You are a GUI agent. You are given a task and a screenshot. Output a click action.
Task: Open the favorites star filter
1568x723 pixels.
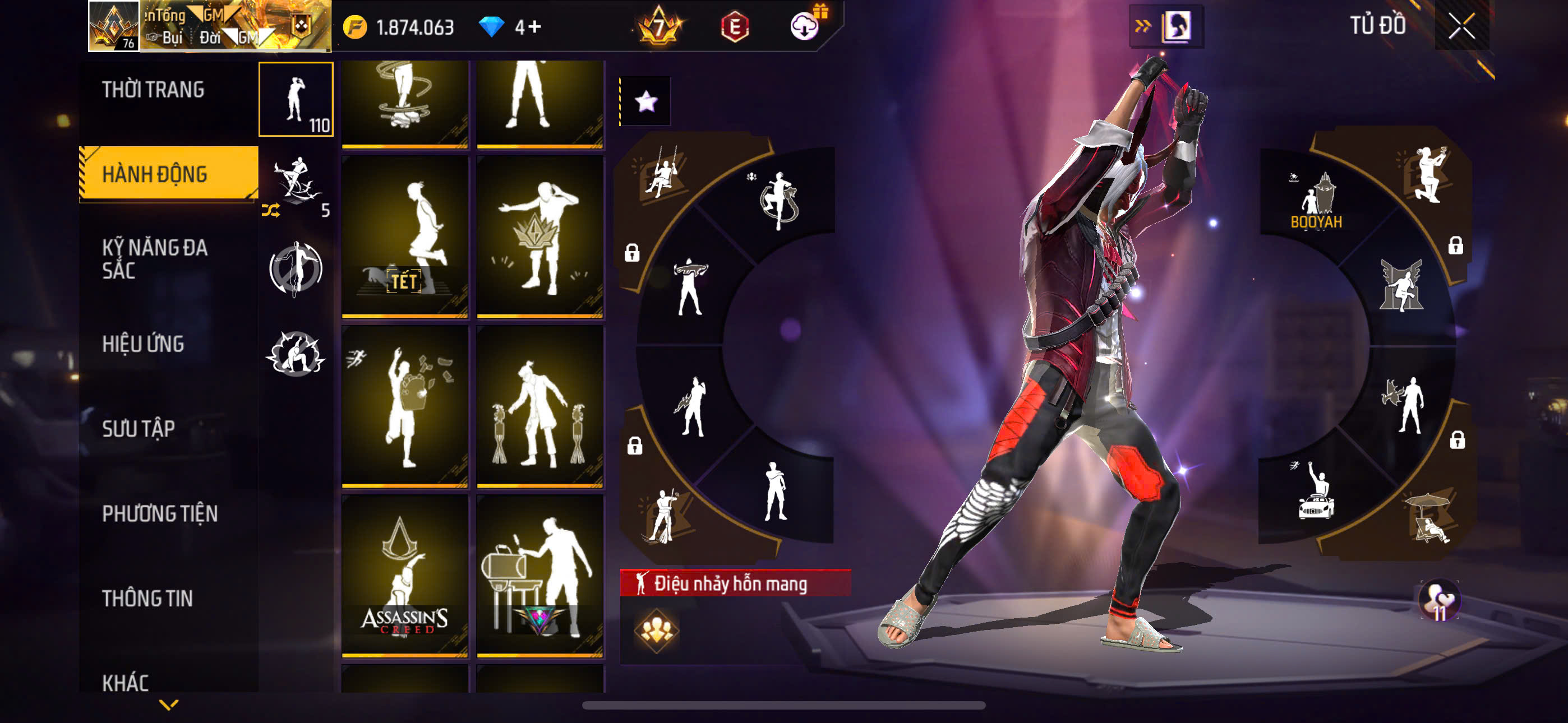(x=646, y=101)
